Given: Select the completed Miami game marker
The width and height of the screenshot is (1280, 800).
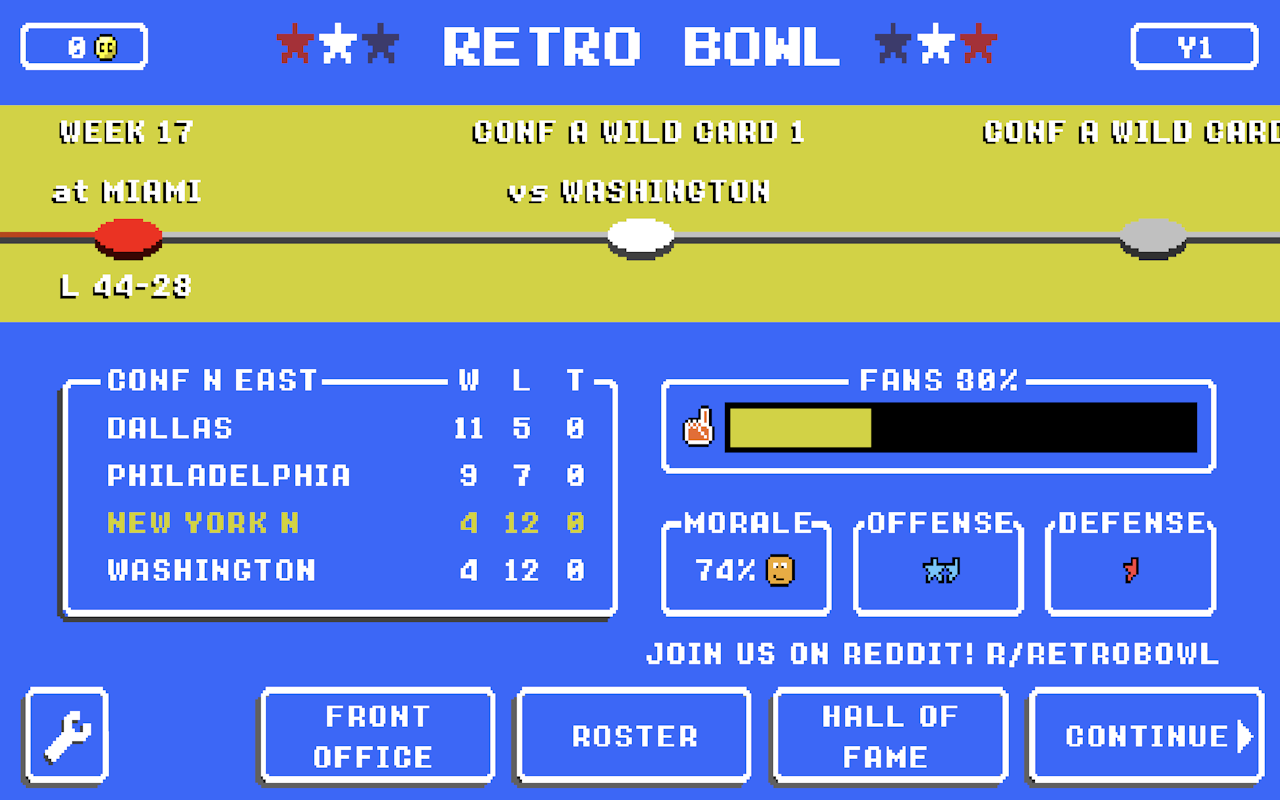Looking at the screenshot, I should coord(128,237).
